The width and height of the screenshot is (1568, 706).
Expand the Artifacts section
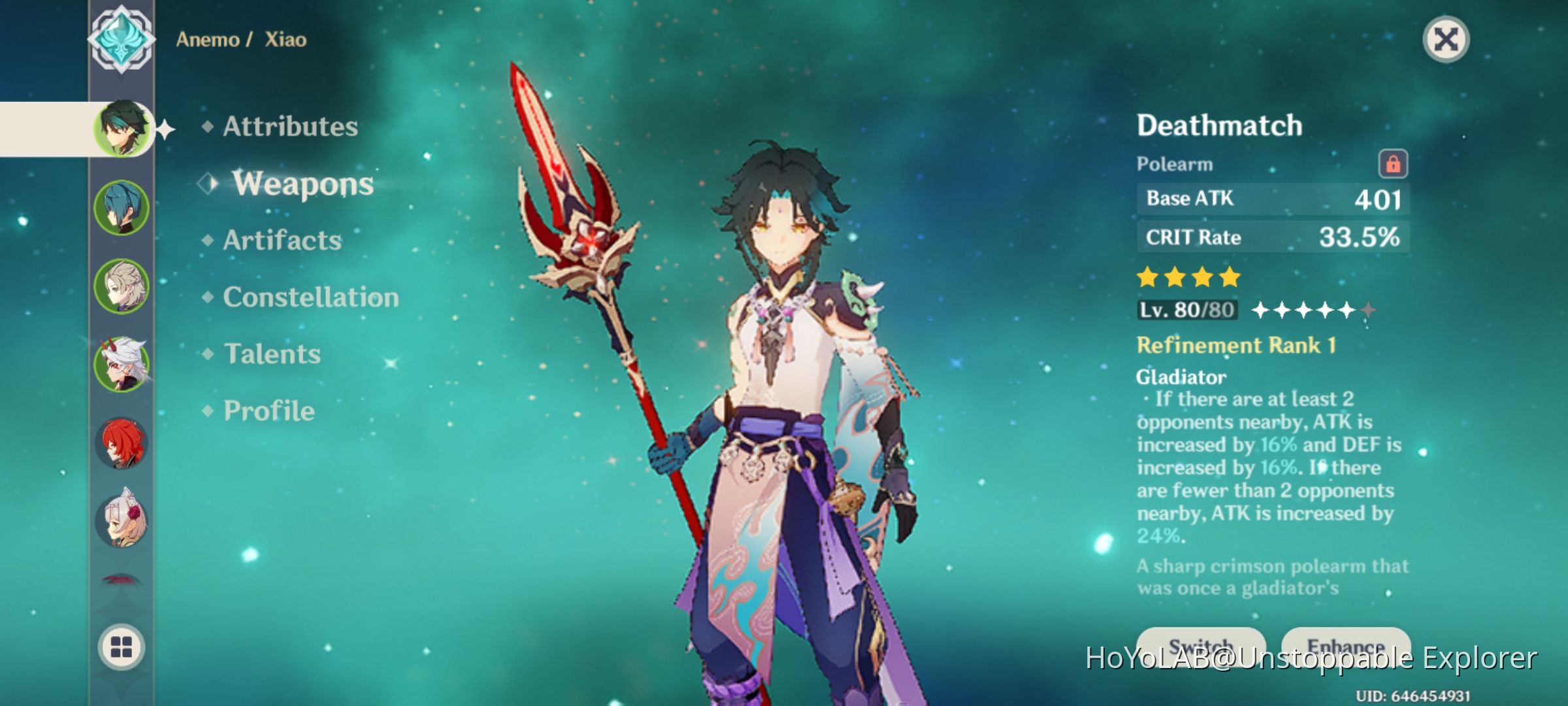(x=281, y=241)
